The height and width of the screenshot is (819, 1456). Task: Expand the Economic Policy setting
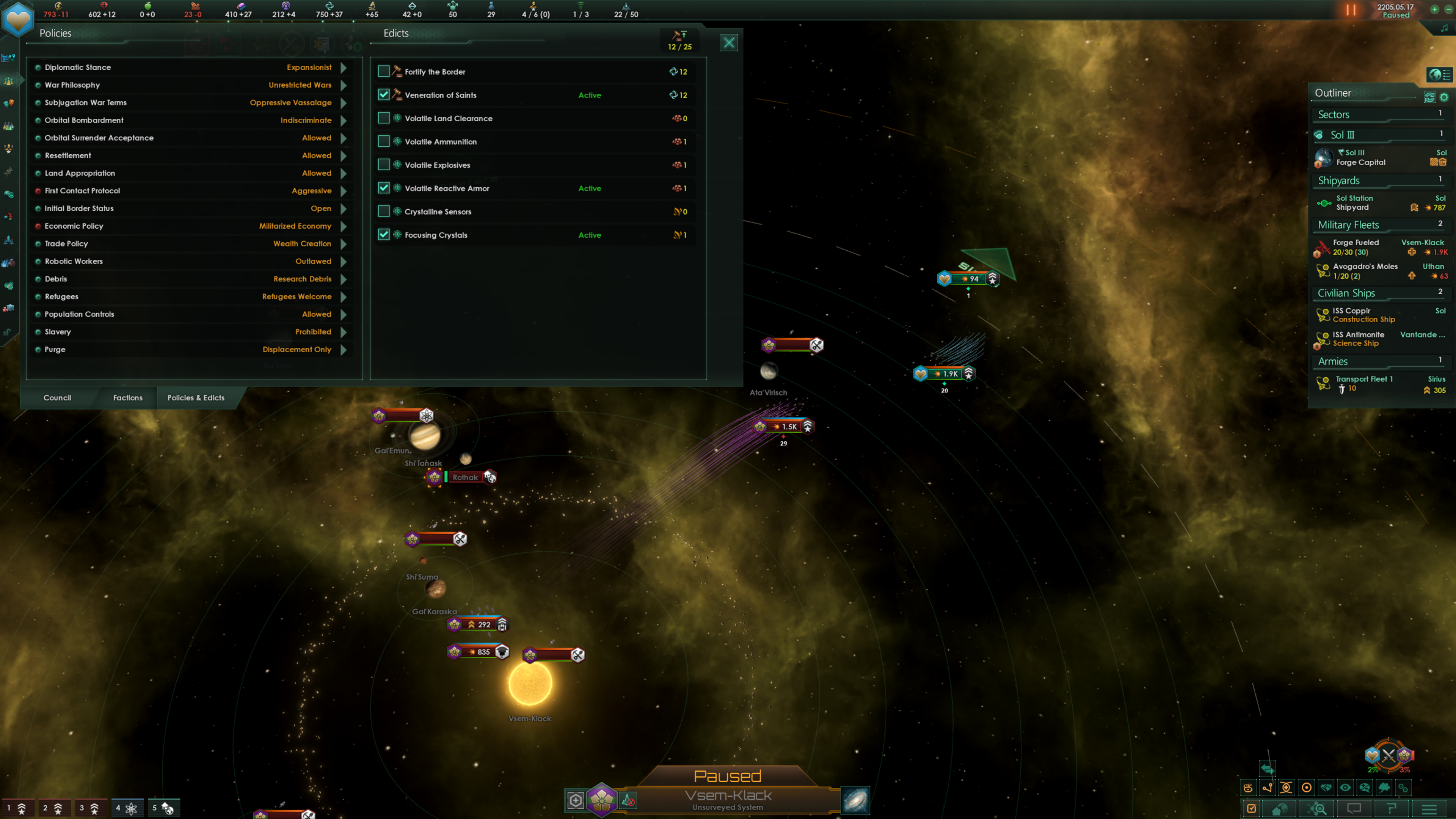343,226
